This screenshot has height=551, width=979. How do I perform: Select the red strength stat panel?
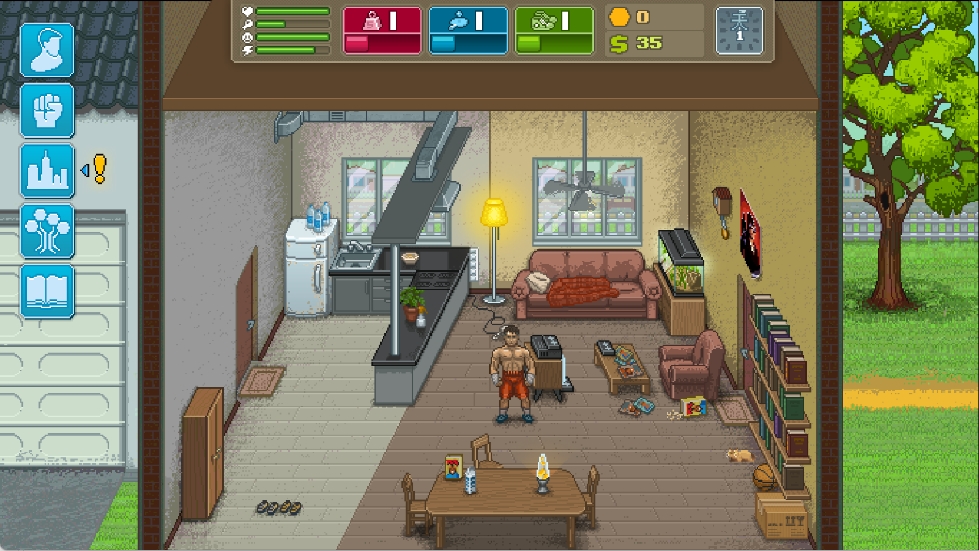coord(382,30)
